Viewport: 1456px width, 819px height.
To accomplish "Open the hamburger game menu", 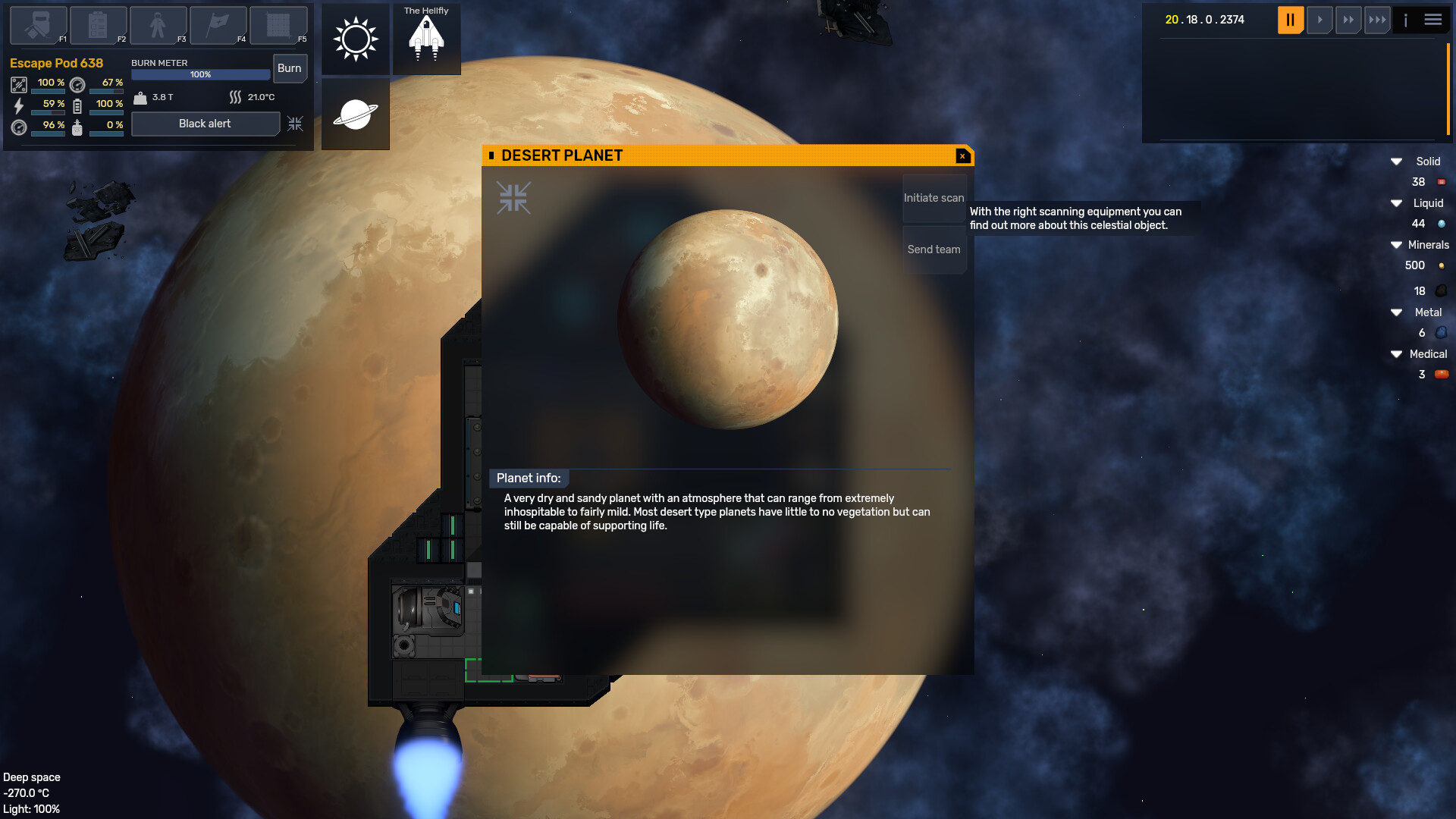I will [x=1433, y=20].
